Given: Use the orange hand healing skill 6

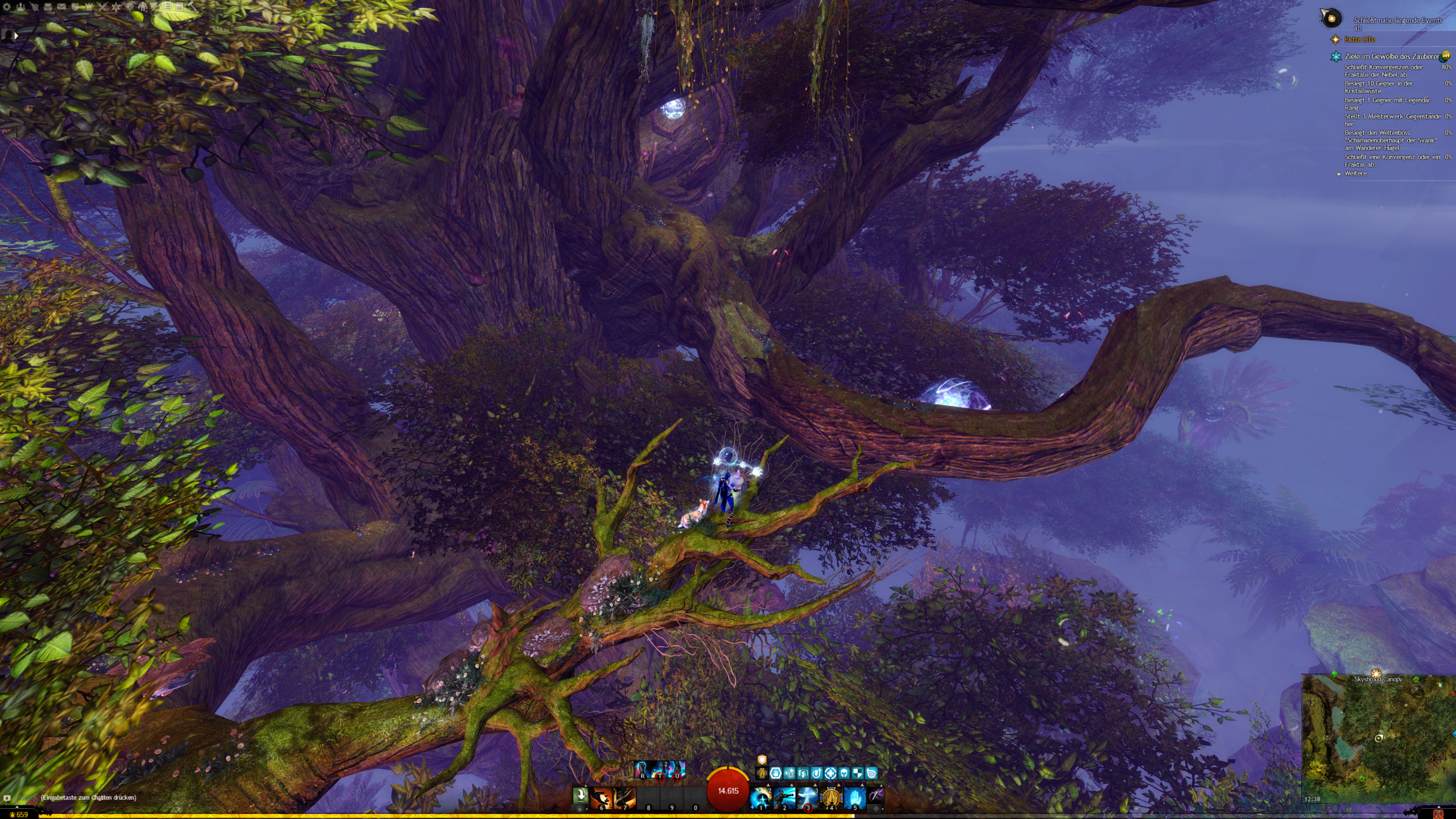Looking at the screenshot, I should click(x=601, y=798).
